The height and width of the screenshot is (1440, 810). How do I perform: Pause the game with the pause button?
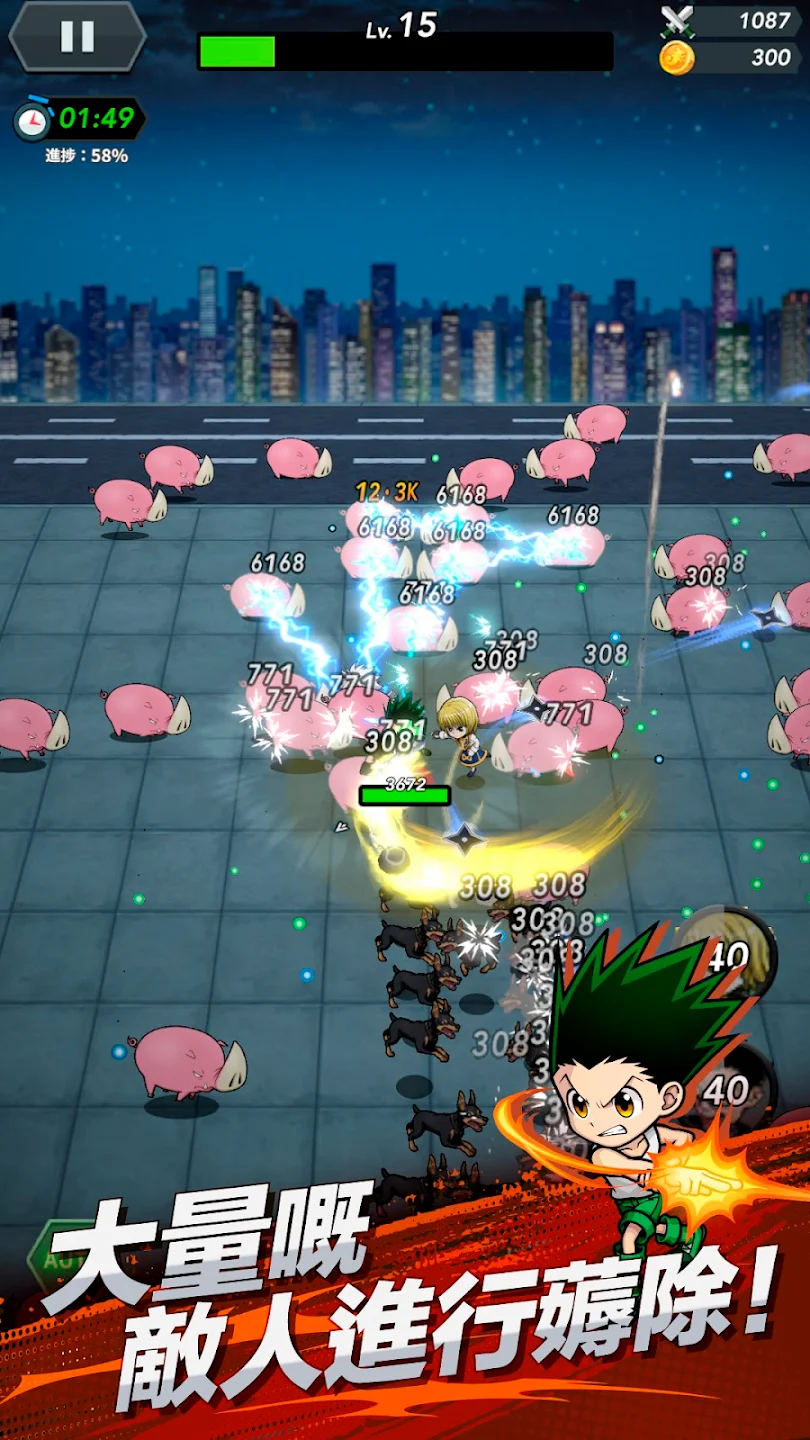(x=77, y=37)
